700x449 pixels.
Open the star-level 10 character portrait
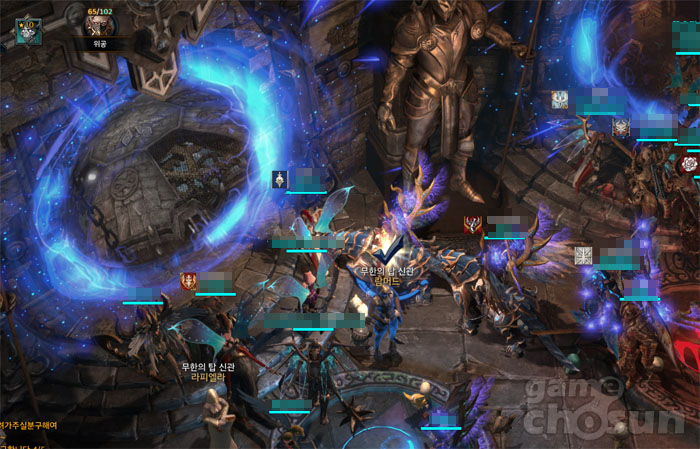27,31
